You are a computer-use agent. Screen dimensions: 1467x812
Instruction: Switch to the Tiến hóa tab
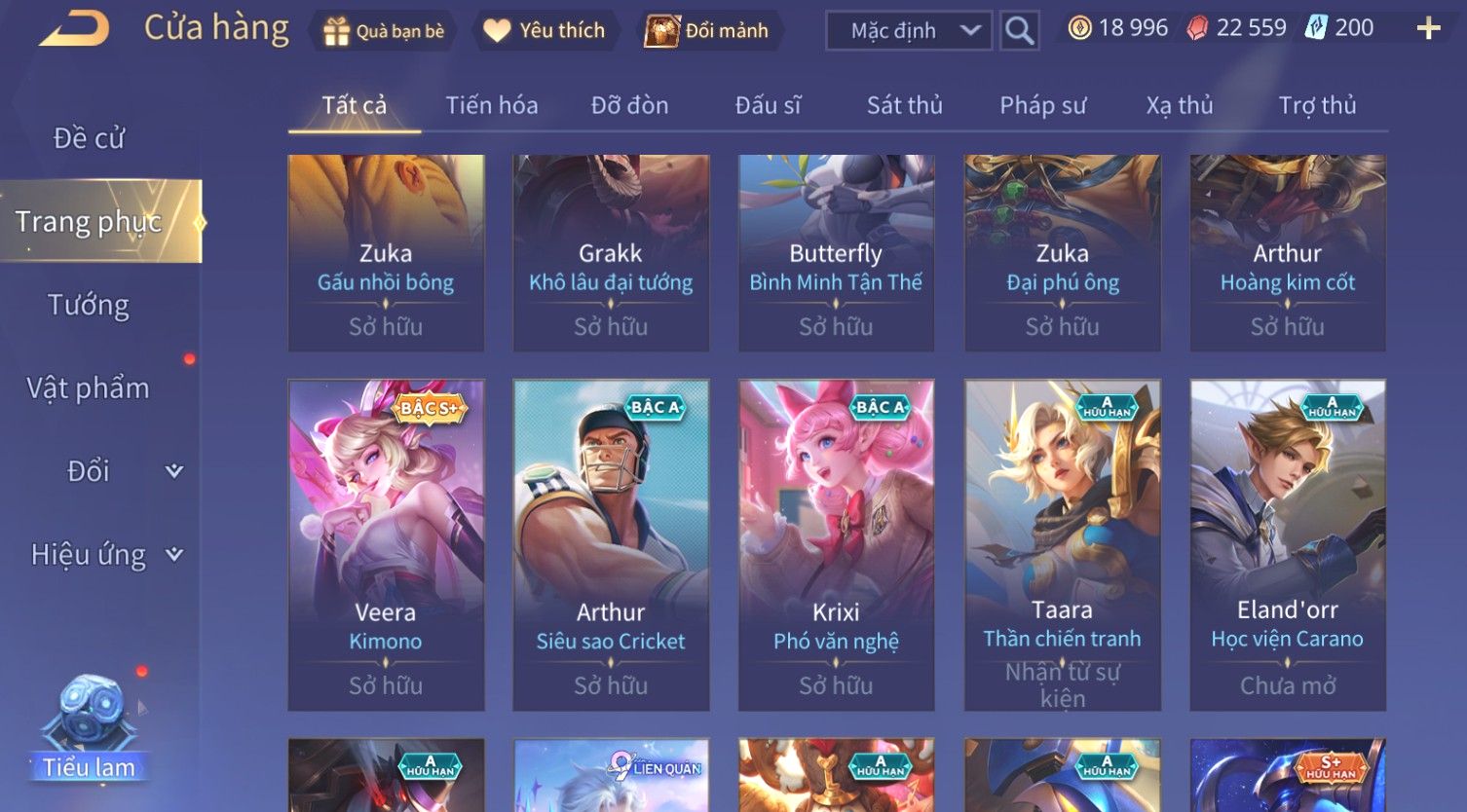click(491, 105)
